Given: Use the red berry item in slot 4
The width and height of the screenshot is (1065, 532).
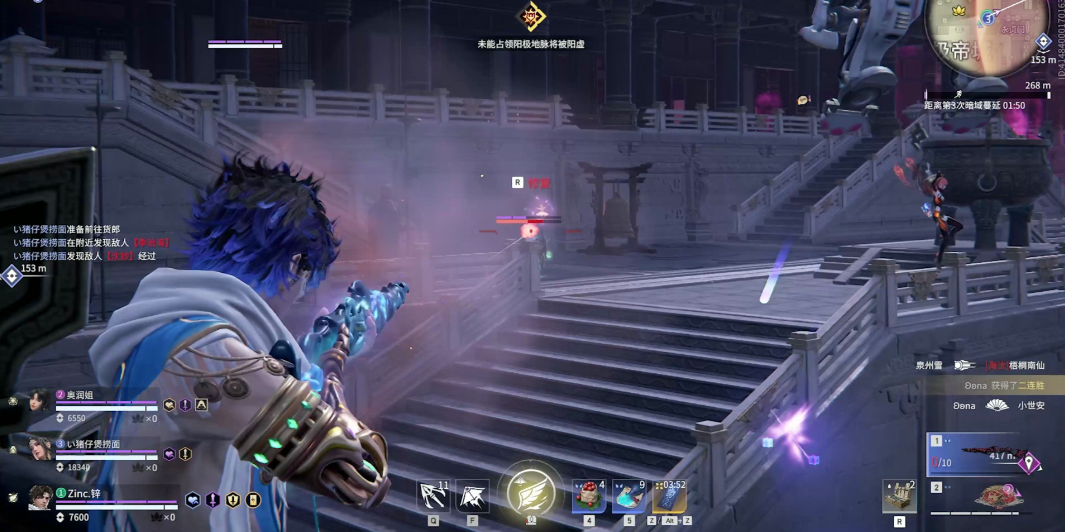Looking at the screenshot, I should (589, 497).
